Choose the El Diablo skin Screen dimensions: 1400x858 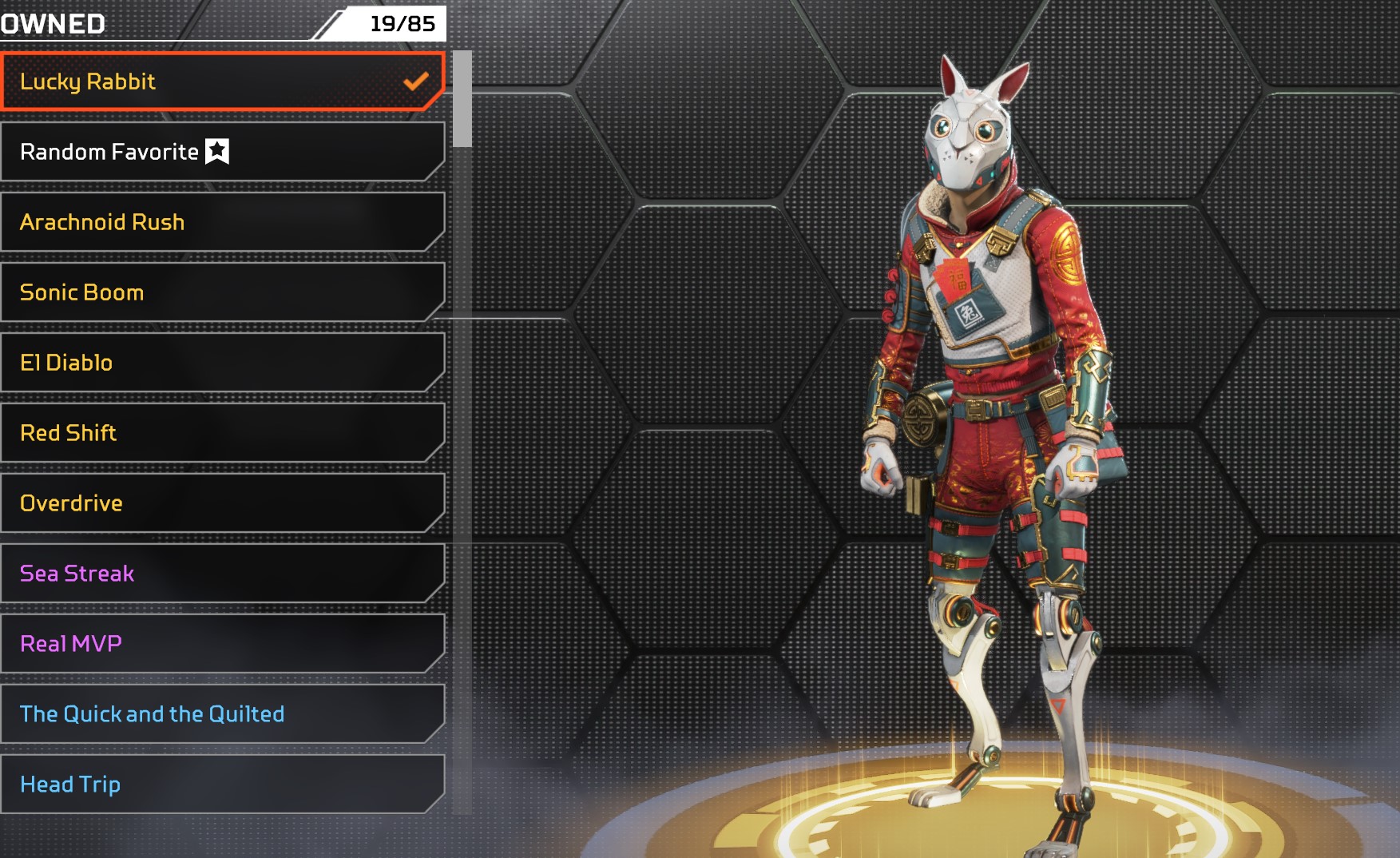(x=222, y=363)
